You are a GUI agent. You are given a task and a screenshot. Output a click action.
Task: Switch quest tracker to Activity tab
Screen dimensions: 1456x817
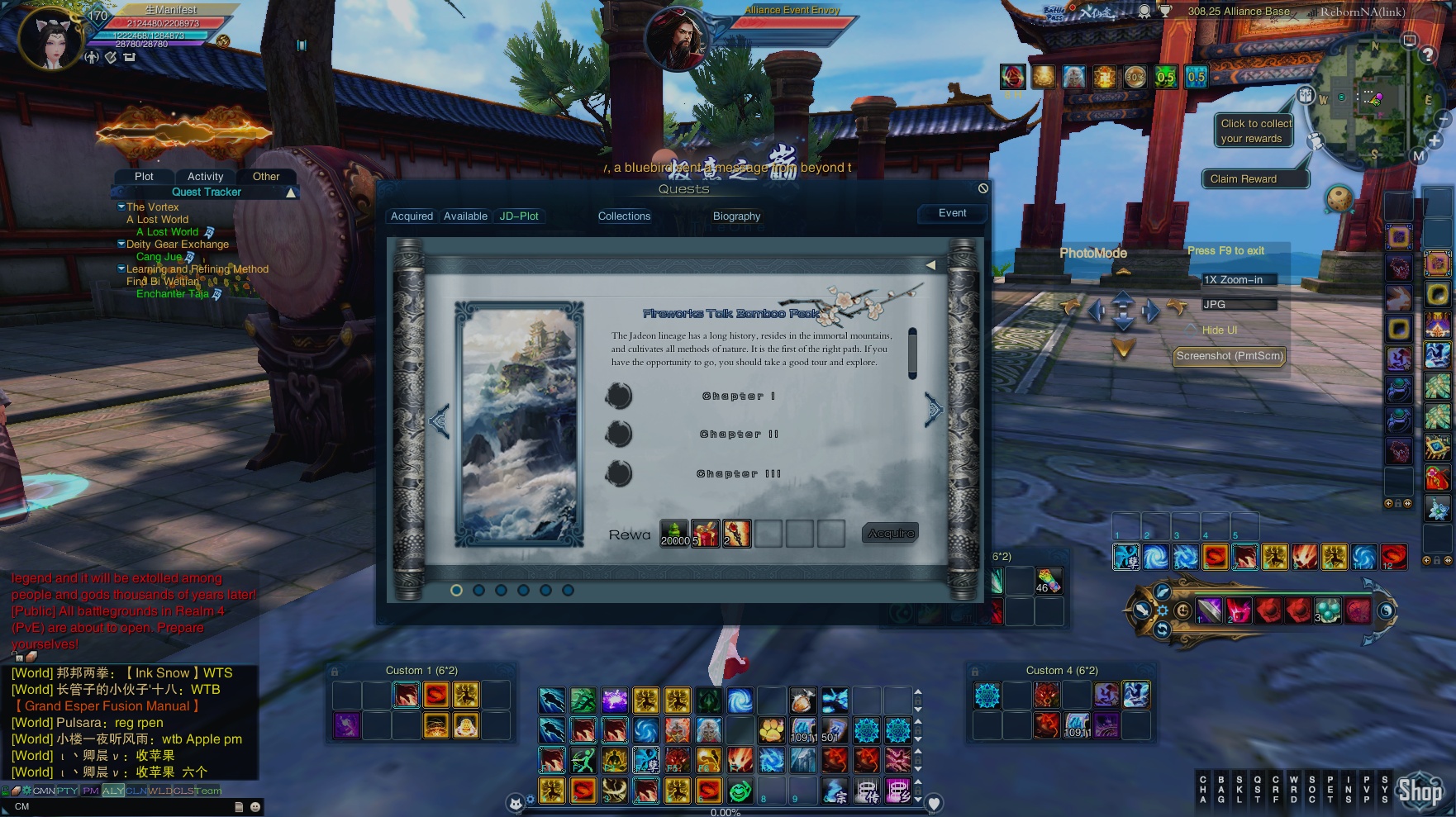205,177
